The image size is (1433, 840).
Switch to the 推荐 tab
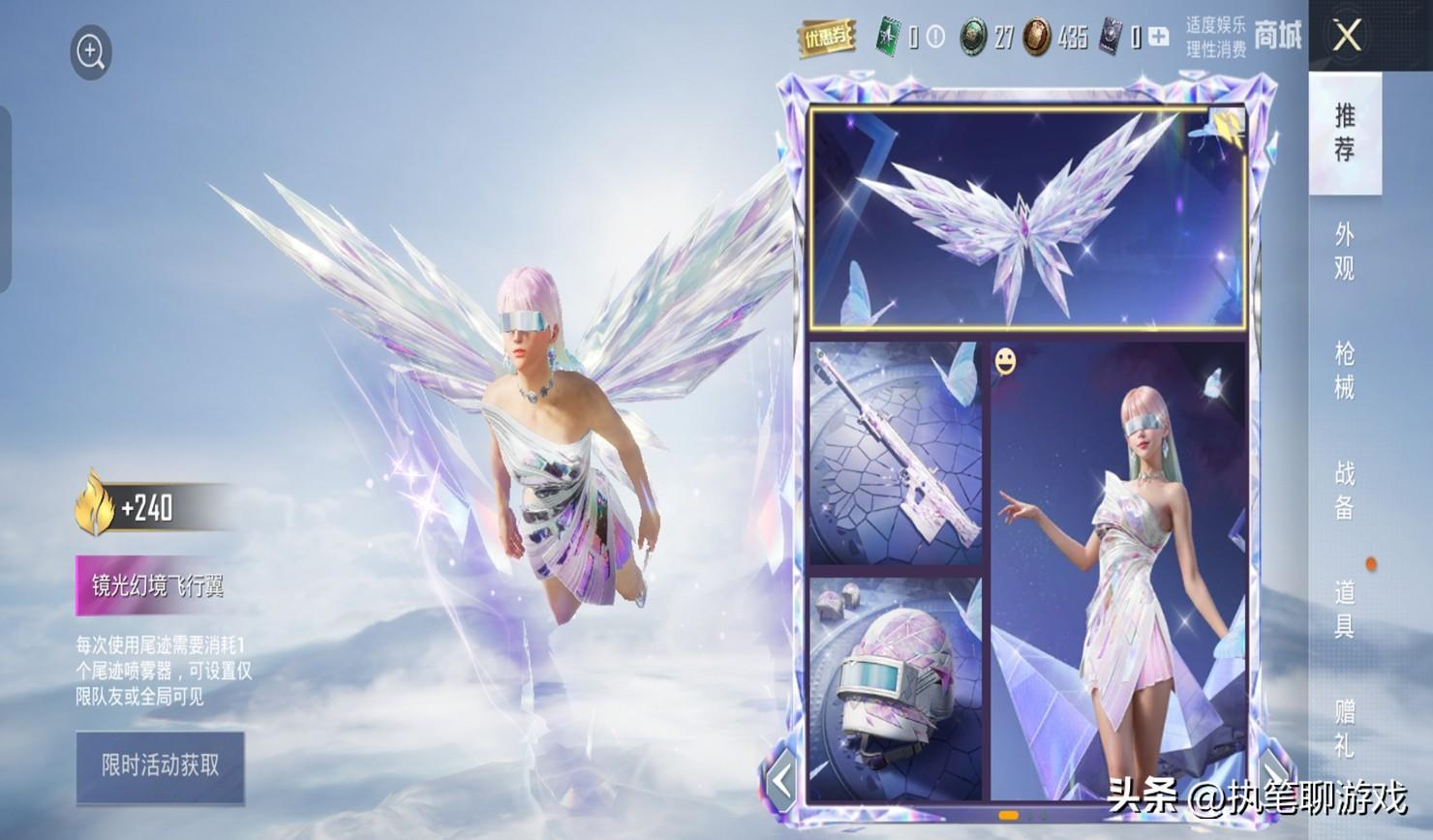1345,133
